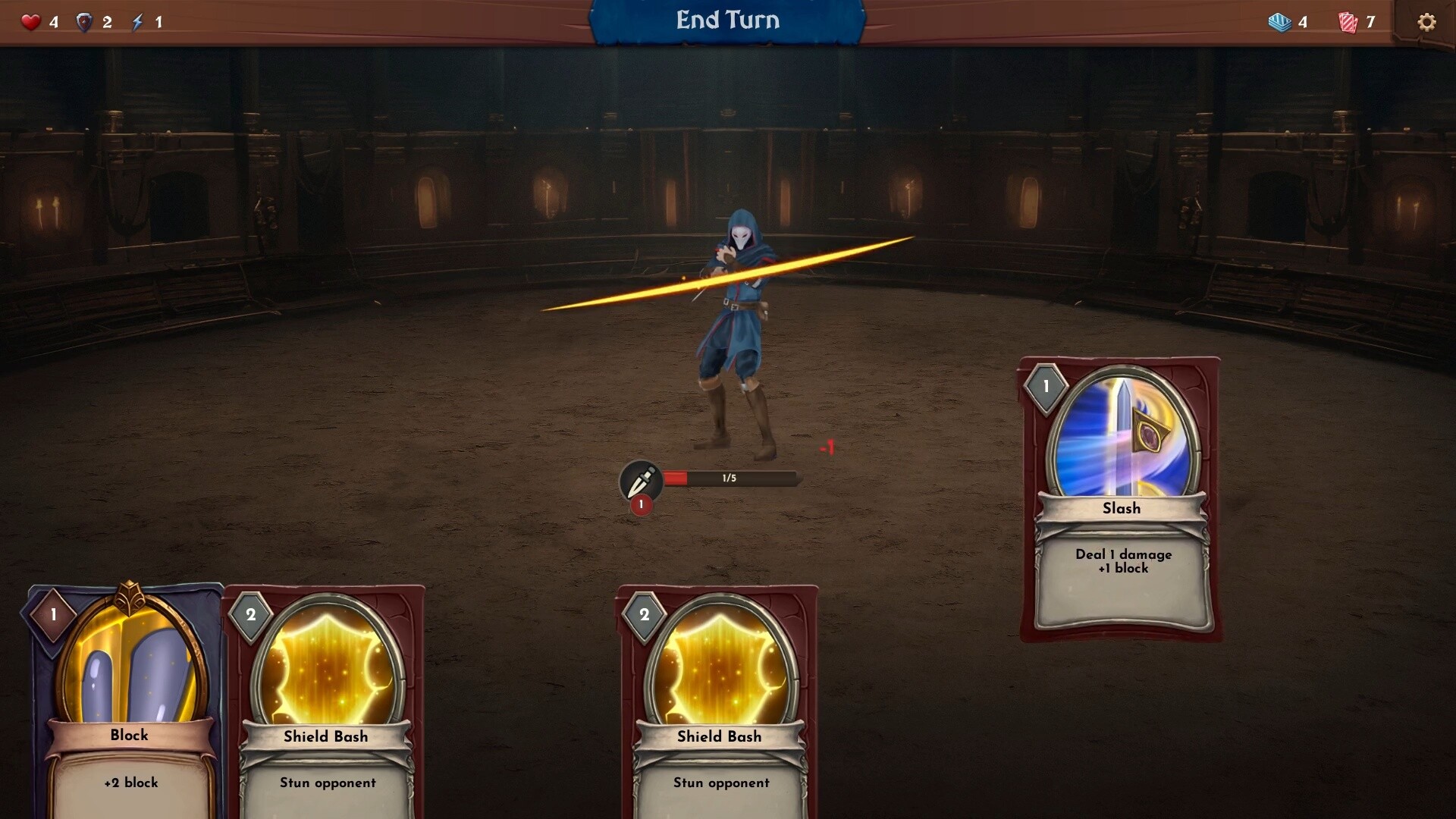Click the cost gem on the Block card
Viewport: 1456px width, 819px height.
(x=53, y=616)
